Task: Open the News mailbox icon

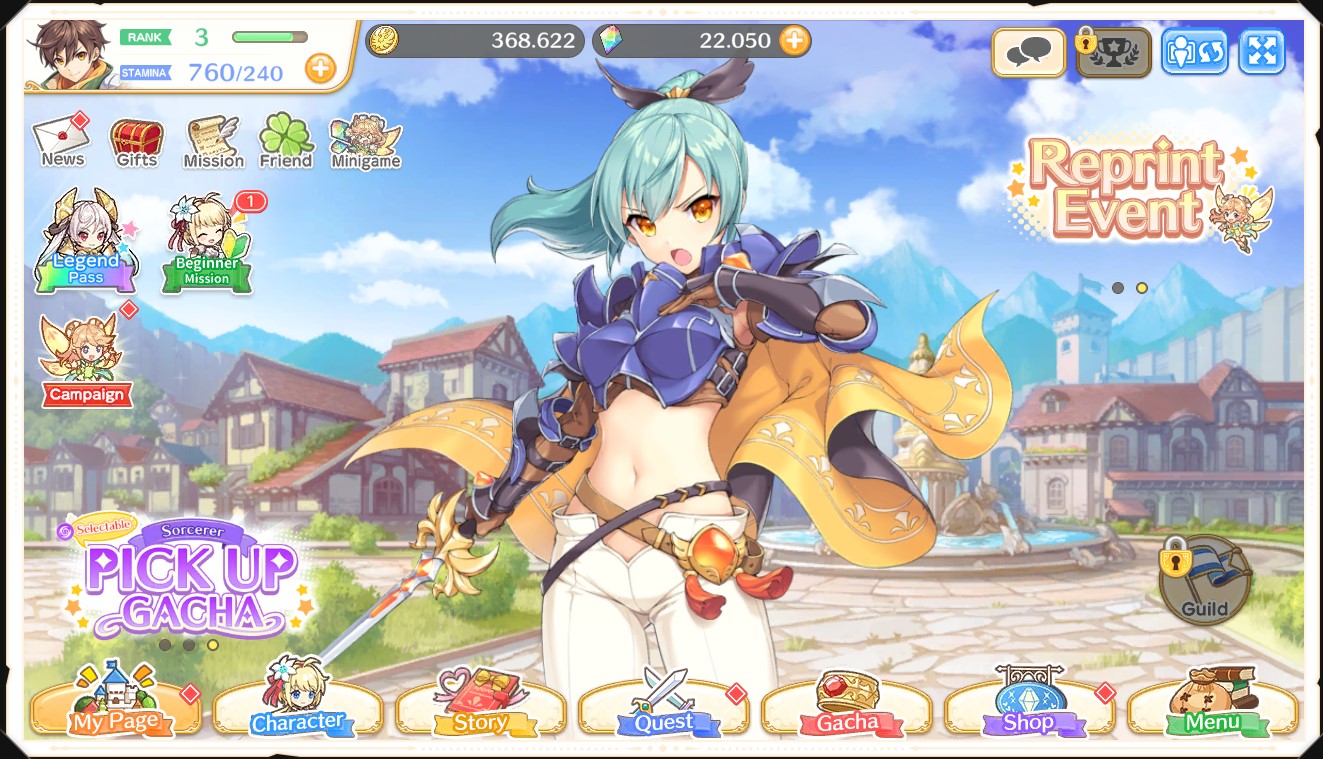Action: (62, 141)
